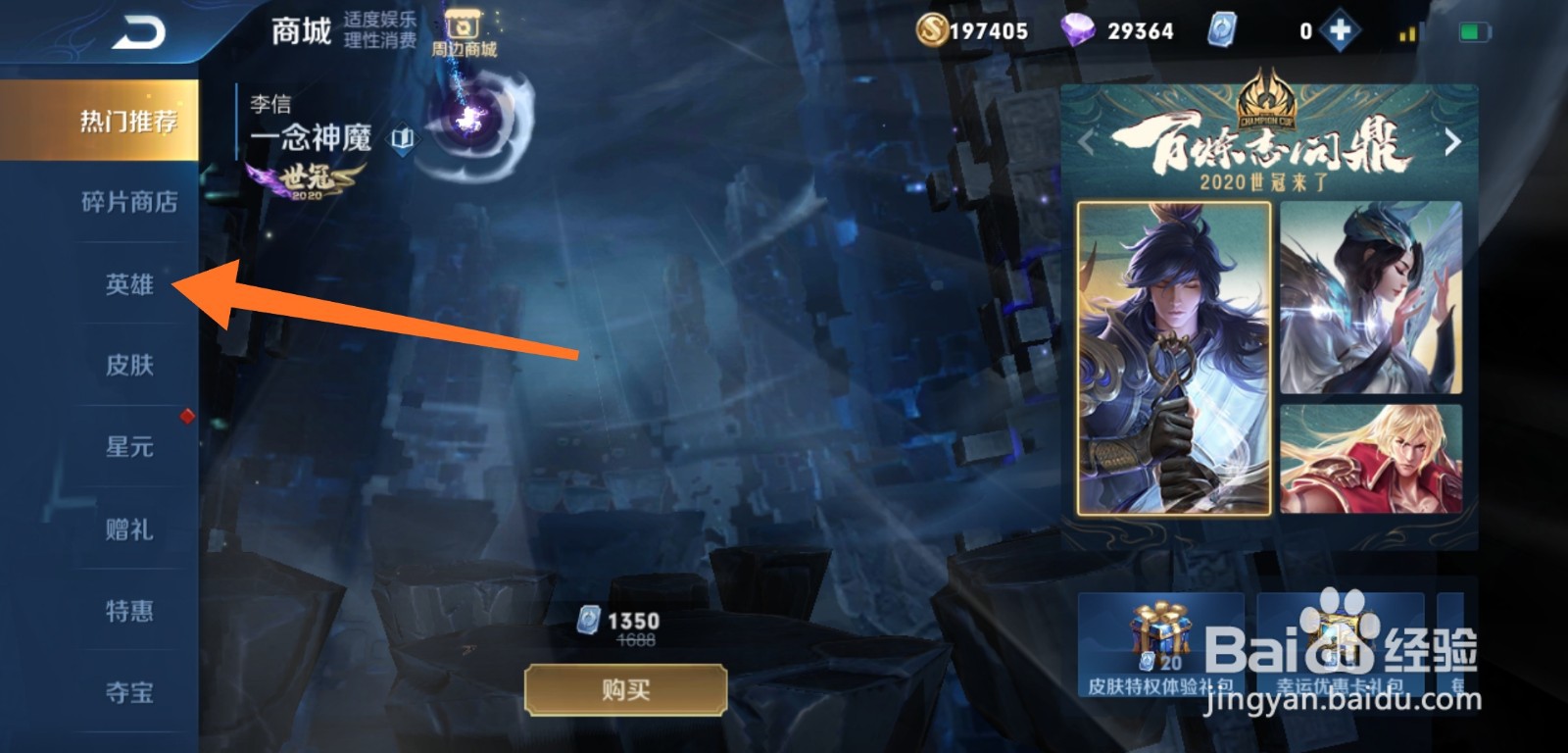The height and width of the screenshot is (753, 1568).
Task: Click the right arrow on the banner carousel
Action: (1453, 142)
